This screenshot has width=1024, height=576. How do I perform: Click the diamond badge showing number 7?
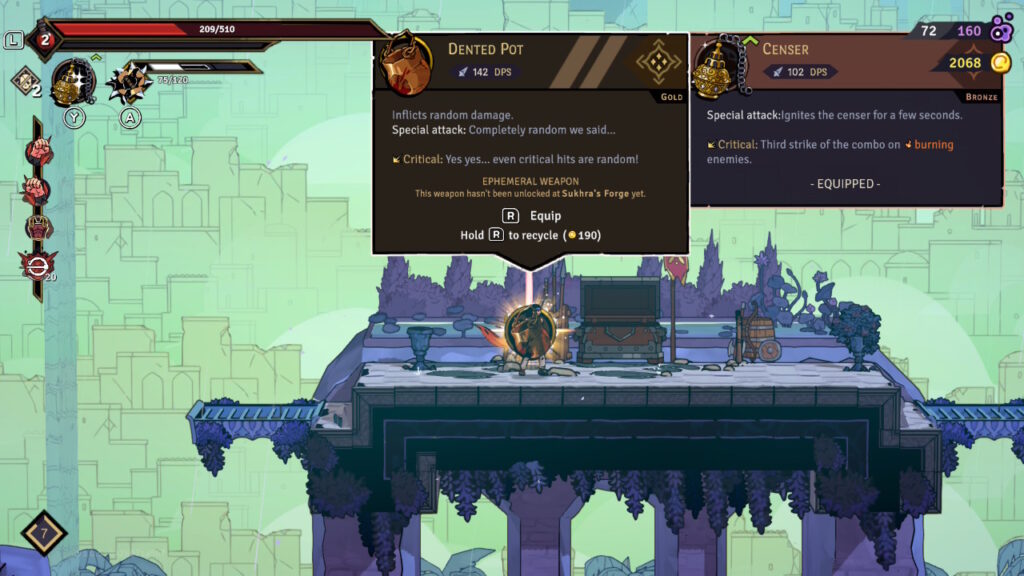[43, 534]
